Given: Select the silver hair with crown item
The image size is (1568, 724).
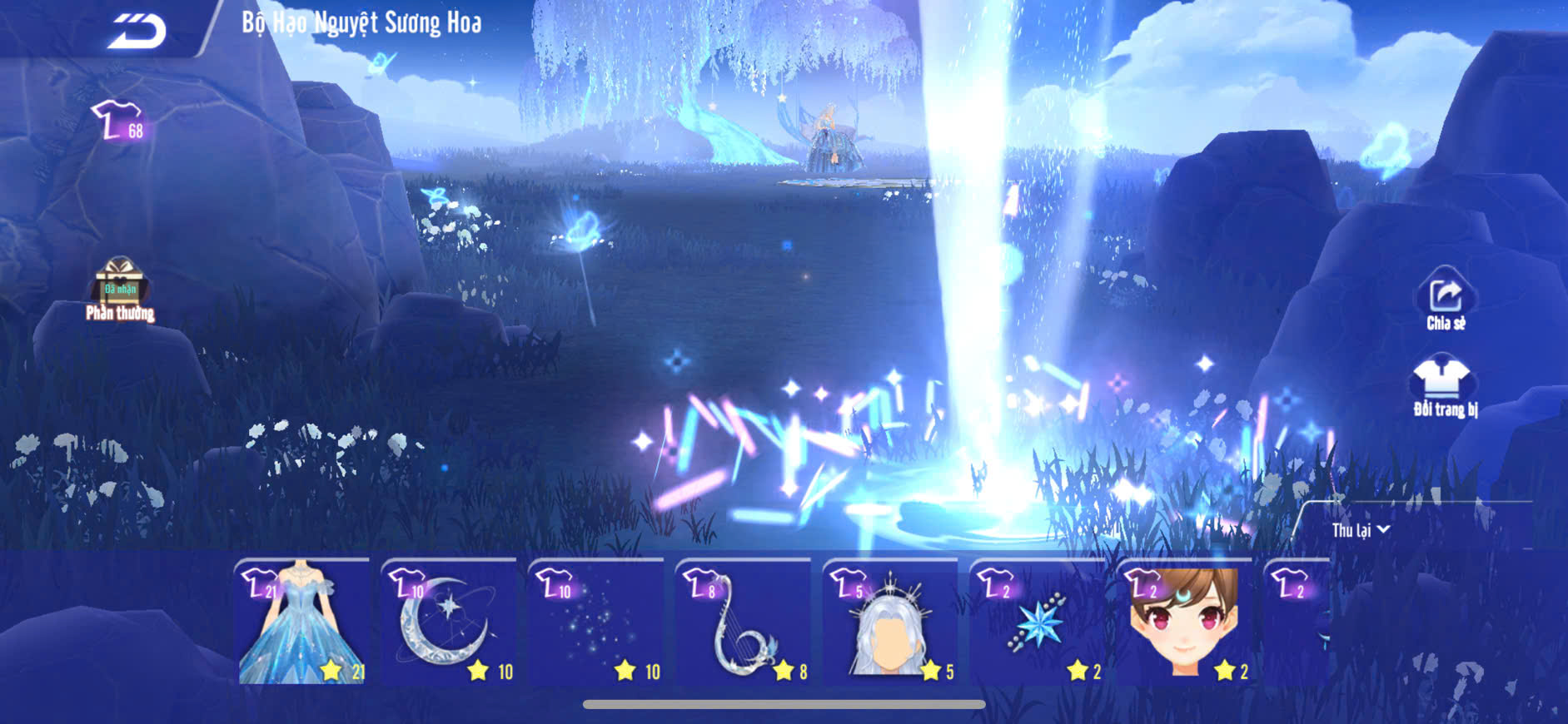Looking at the screenshot, I should coord(889,622).
